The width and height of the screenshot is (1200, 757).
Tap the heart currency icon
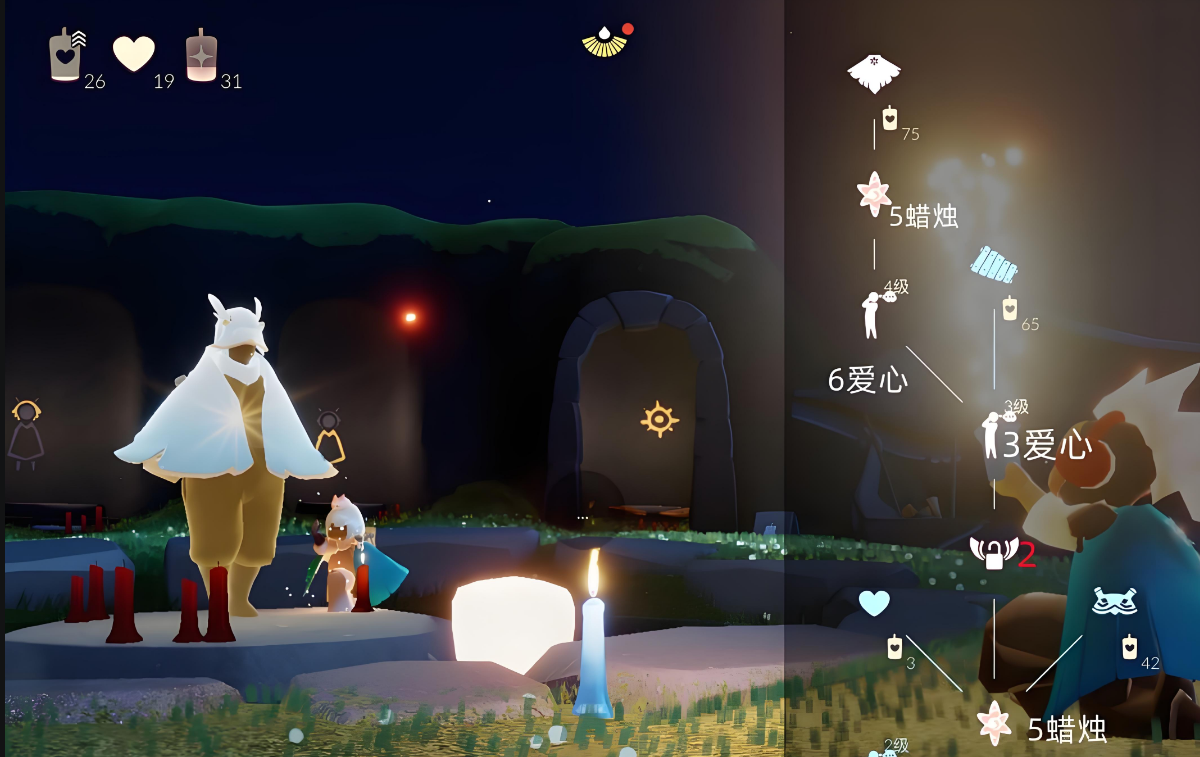pos(134,53)
